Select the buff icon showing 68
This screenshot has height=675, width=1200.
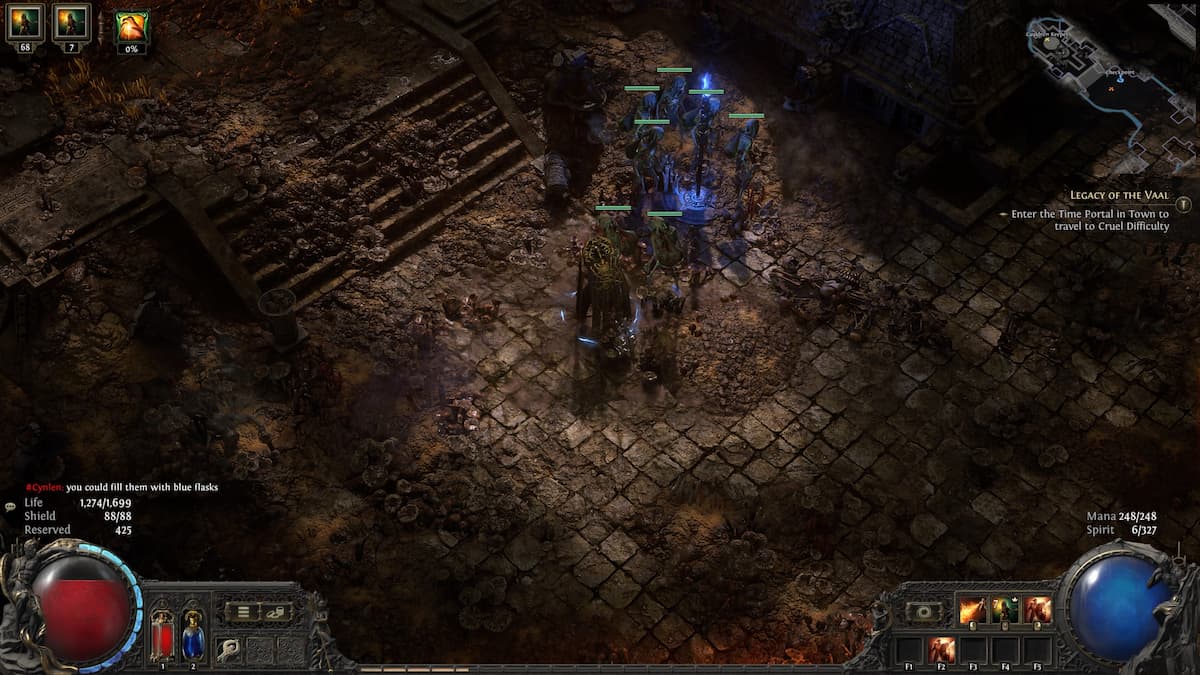[x=24, y=23]
